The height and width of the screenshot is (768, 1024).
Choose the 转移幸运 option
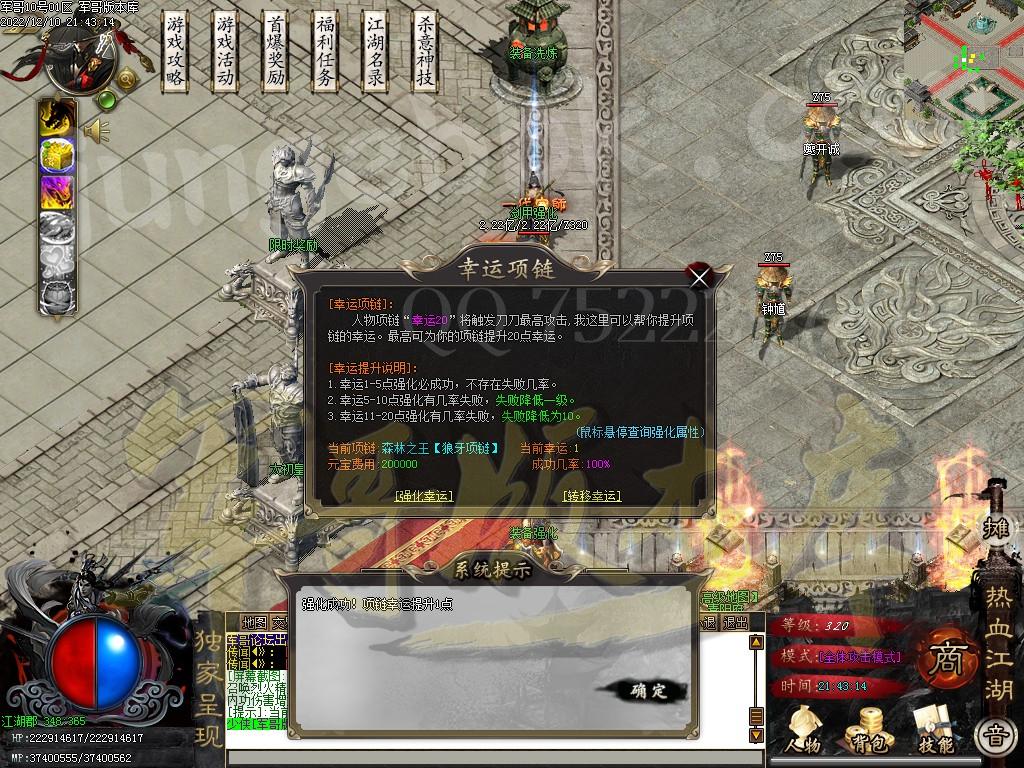591,496
